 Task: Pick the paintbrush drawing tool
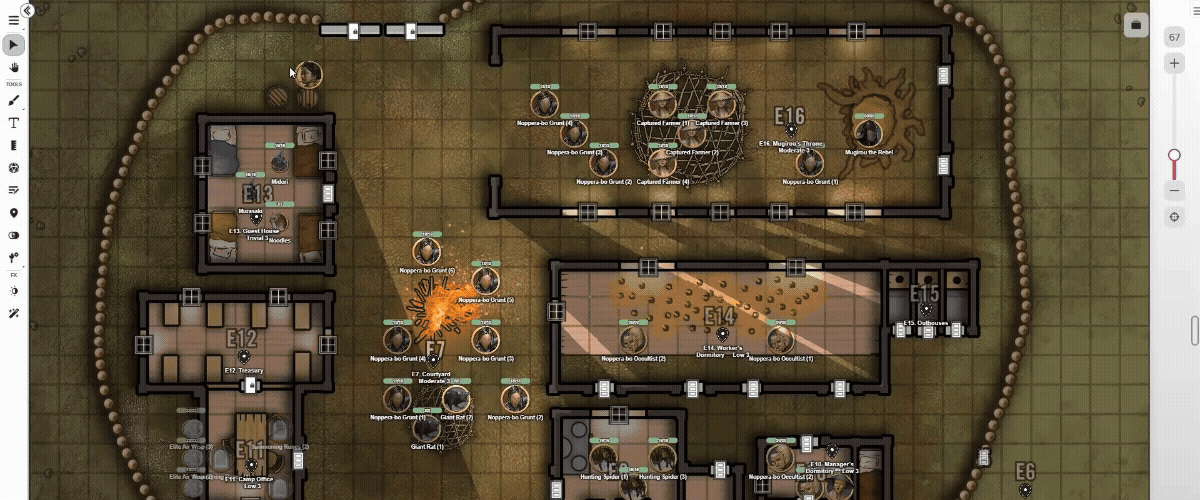click(14, 101)
